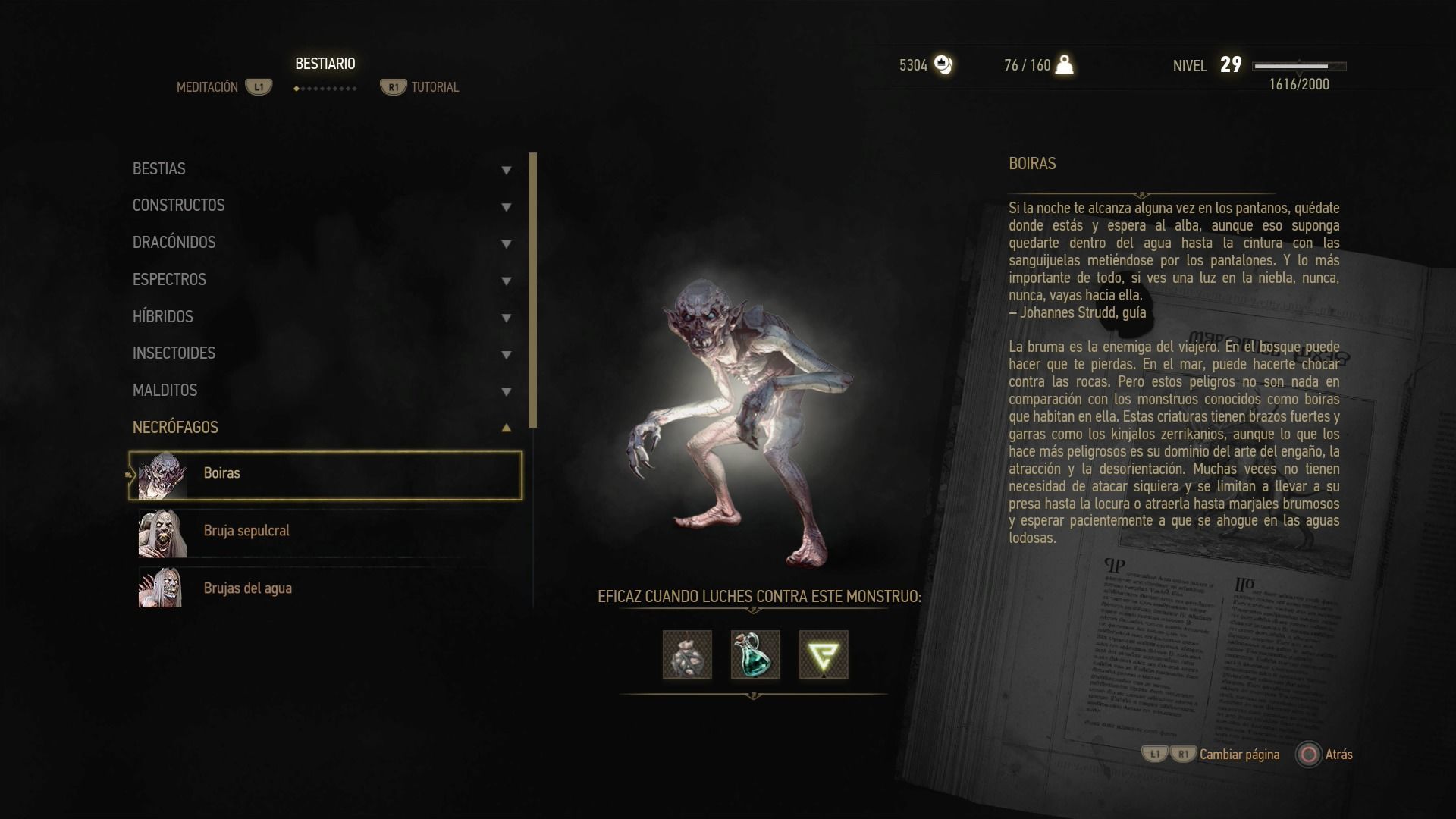This screenshot has height=819, width=1456.
Task: Click the bestiary list scrollbar
Action: pos(533,290)
